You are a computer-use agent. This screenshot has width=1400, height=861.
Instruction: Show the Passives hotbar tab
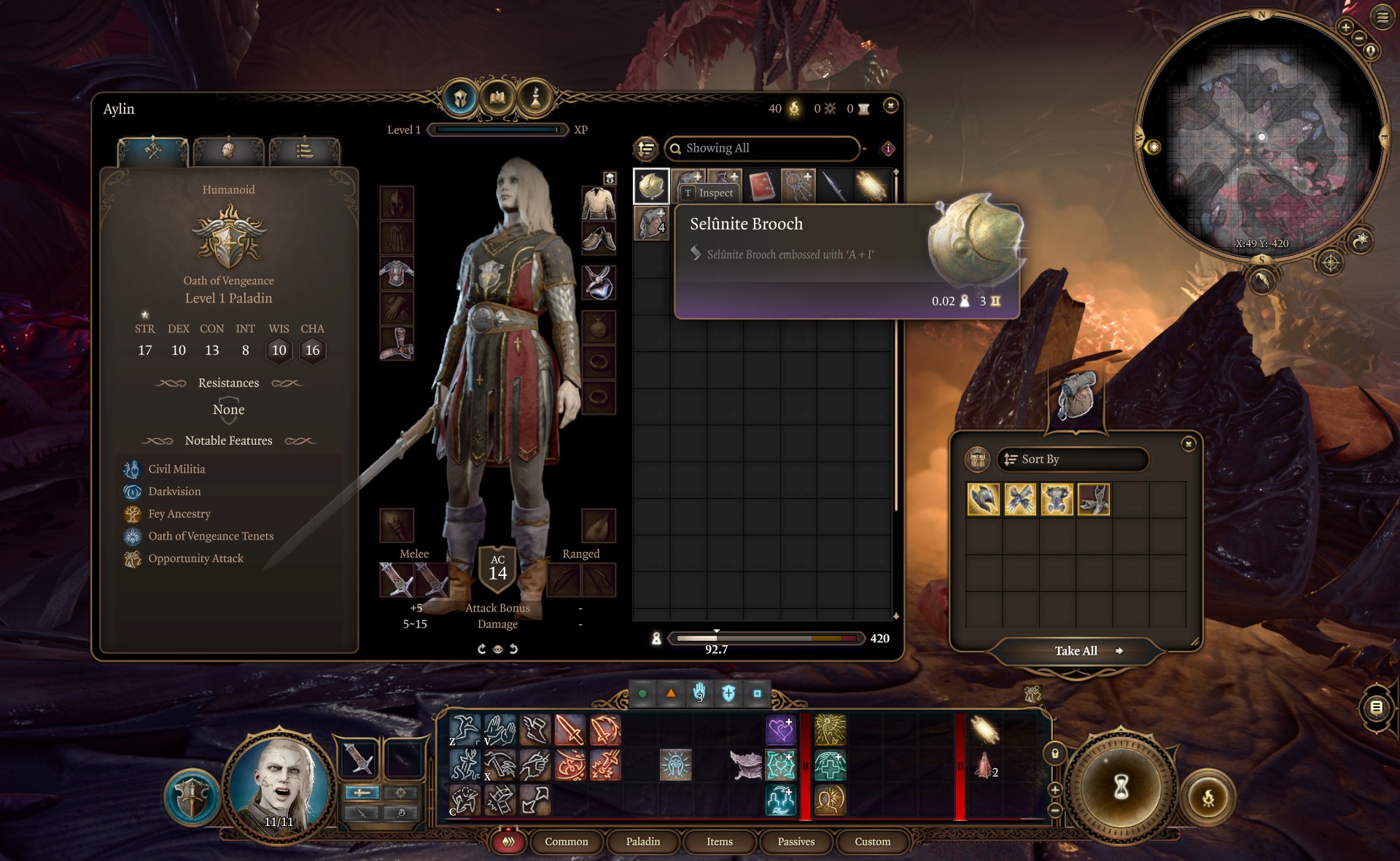(x=796, y=841)
